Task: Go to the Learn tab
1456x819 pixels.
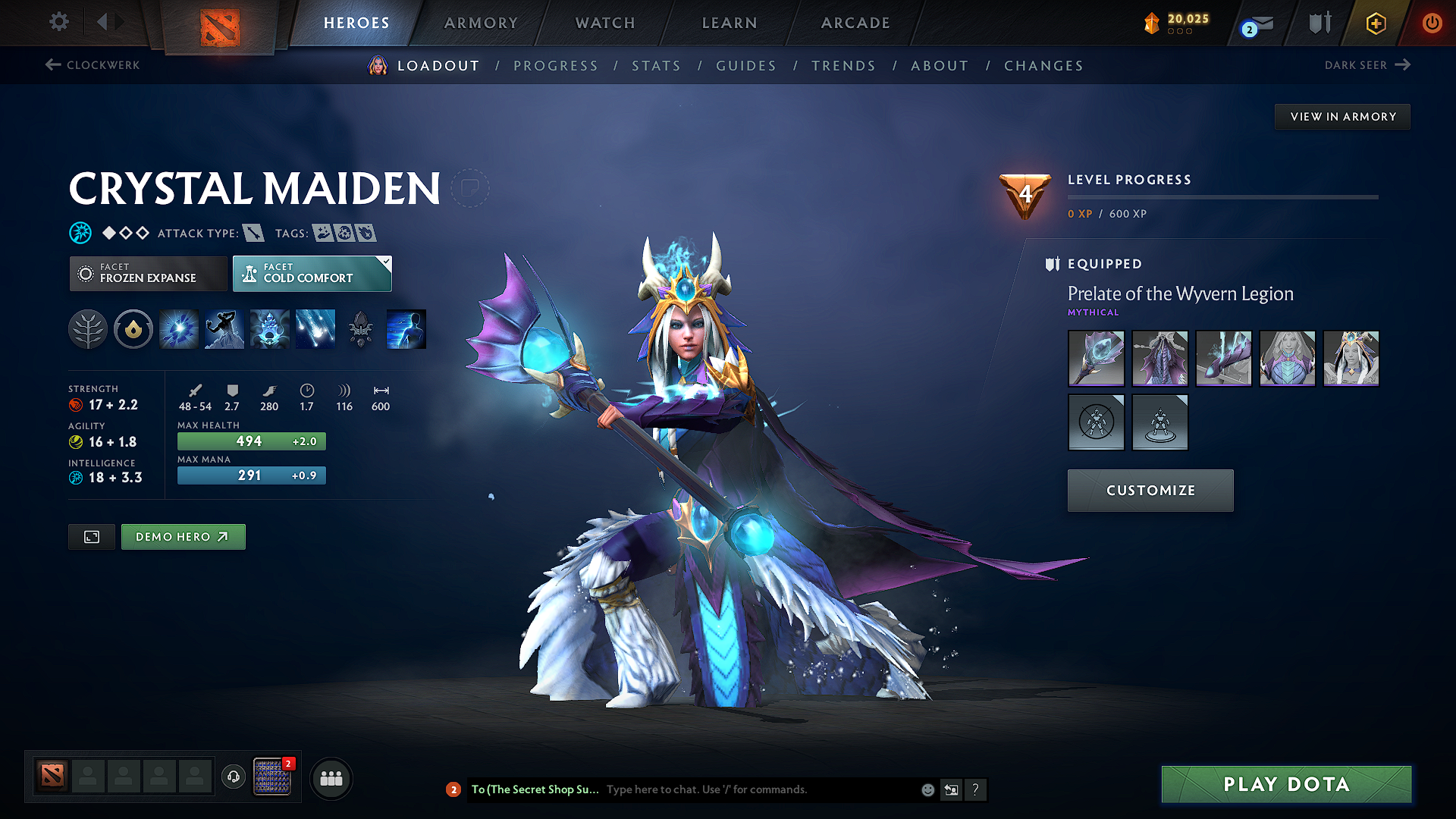Action: pyautogui.click(x=730, y=23)
